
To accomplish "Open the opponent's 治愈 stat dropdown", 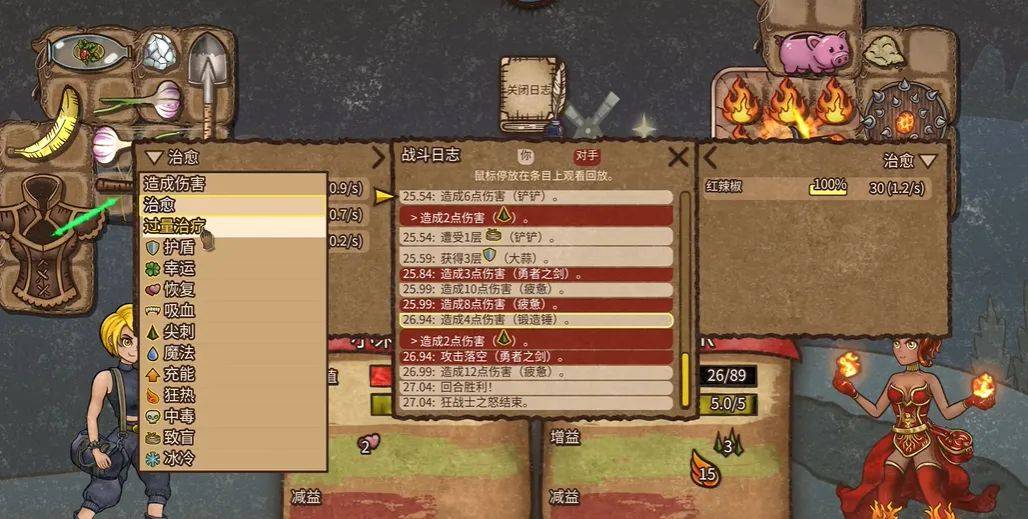I will click(x=910, y=160).
